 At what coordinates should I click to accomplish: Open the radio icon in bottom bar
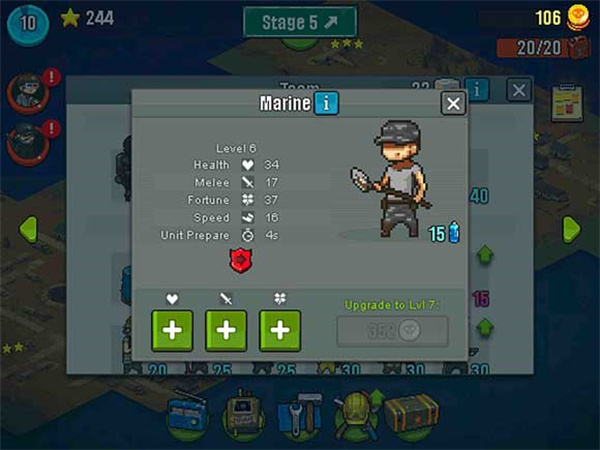(x=186, y=412)
